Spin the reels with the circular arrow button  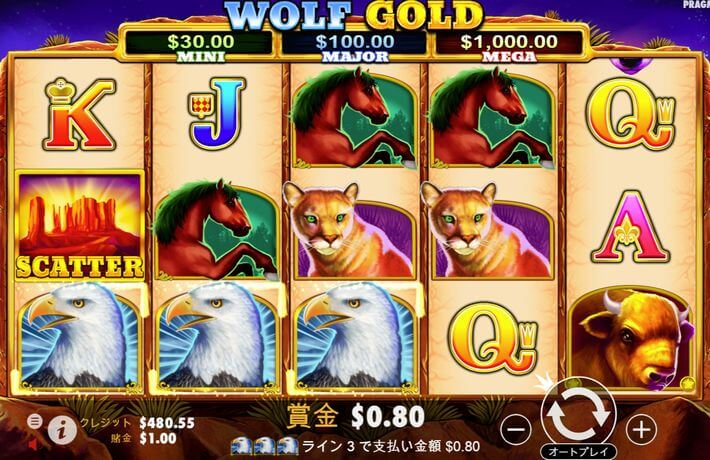575,411
